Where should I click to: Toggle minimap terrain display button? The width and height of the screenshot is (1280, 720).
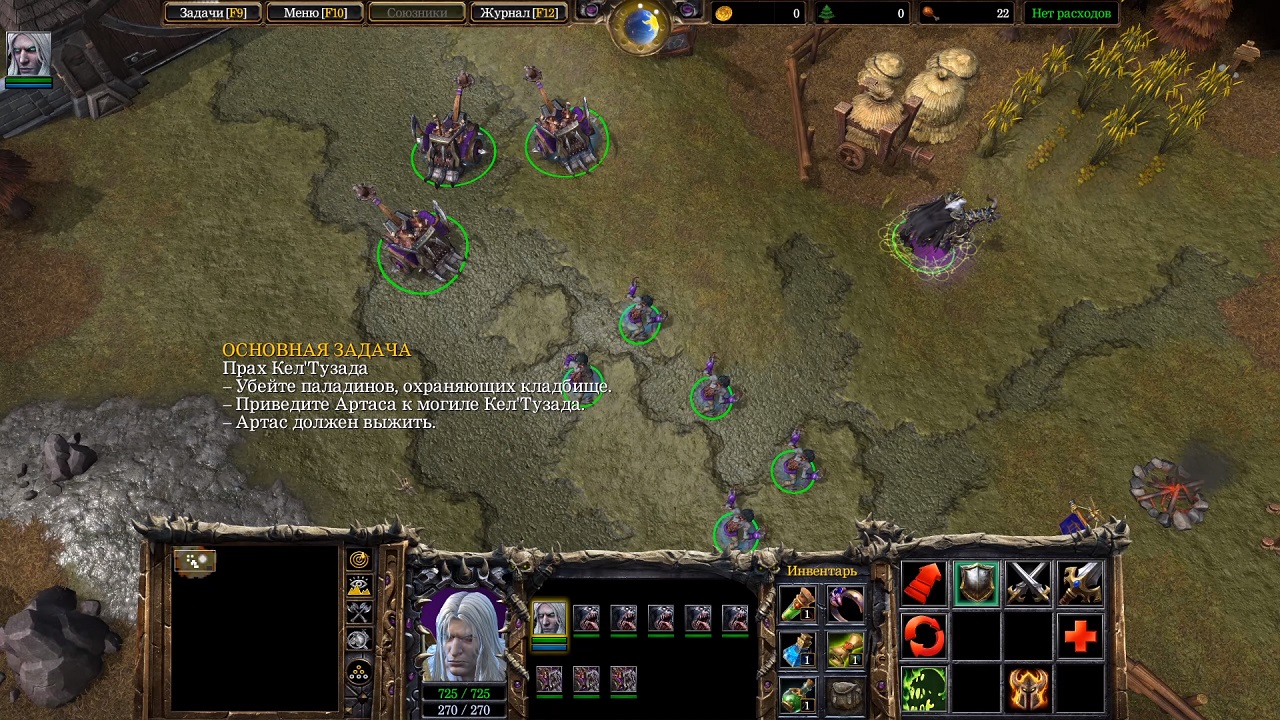point(359,586)
